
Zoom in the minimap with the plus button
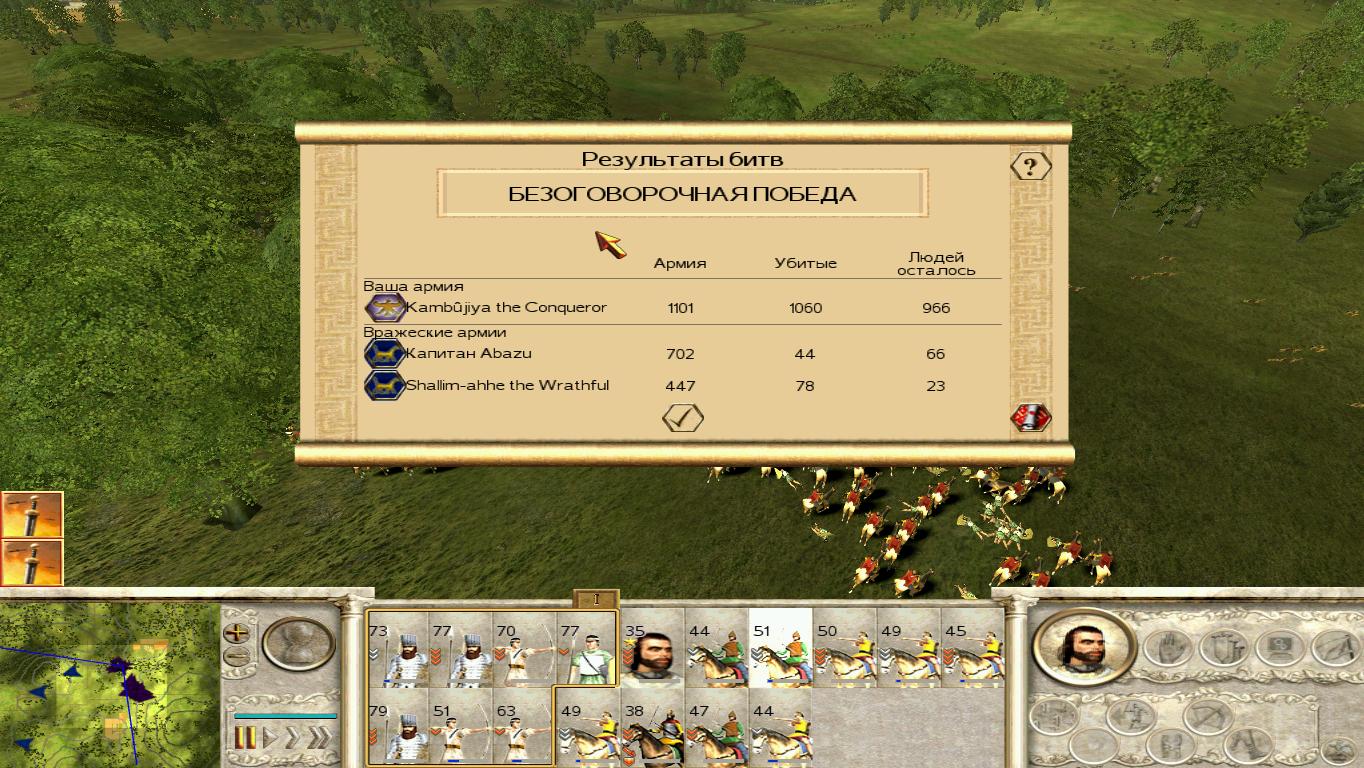[x=237, y=633]
